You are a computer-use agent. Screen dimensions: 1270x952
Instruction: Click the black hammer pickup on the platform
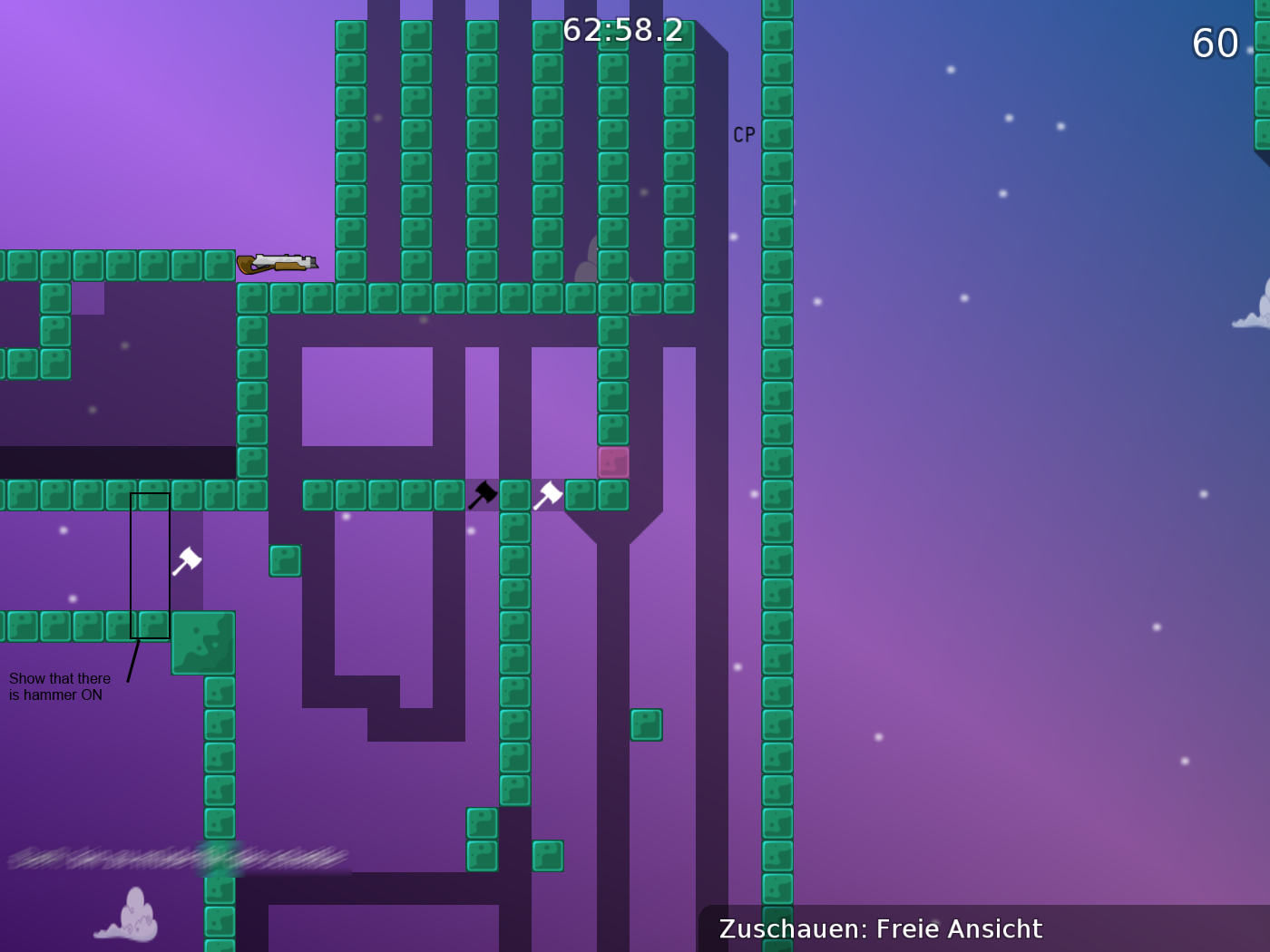click(484, 492)
